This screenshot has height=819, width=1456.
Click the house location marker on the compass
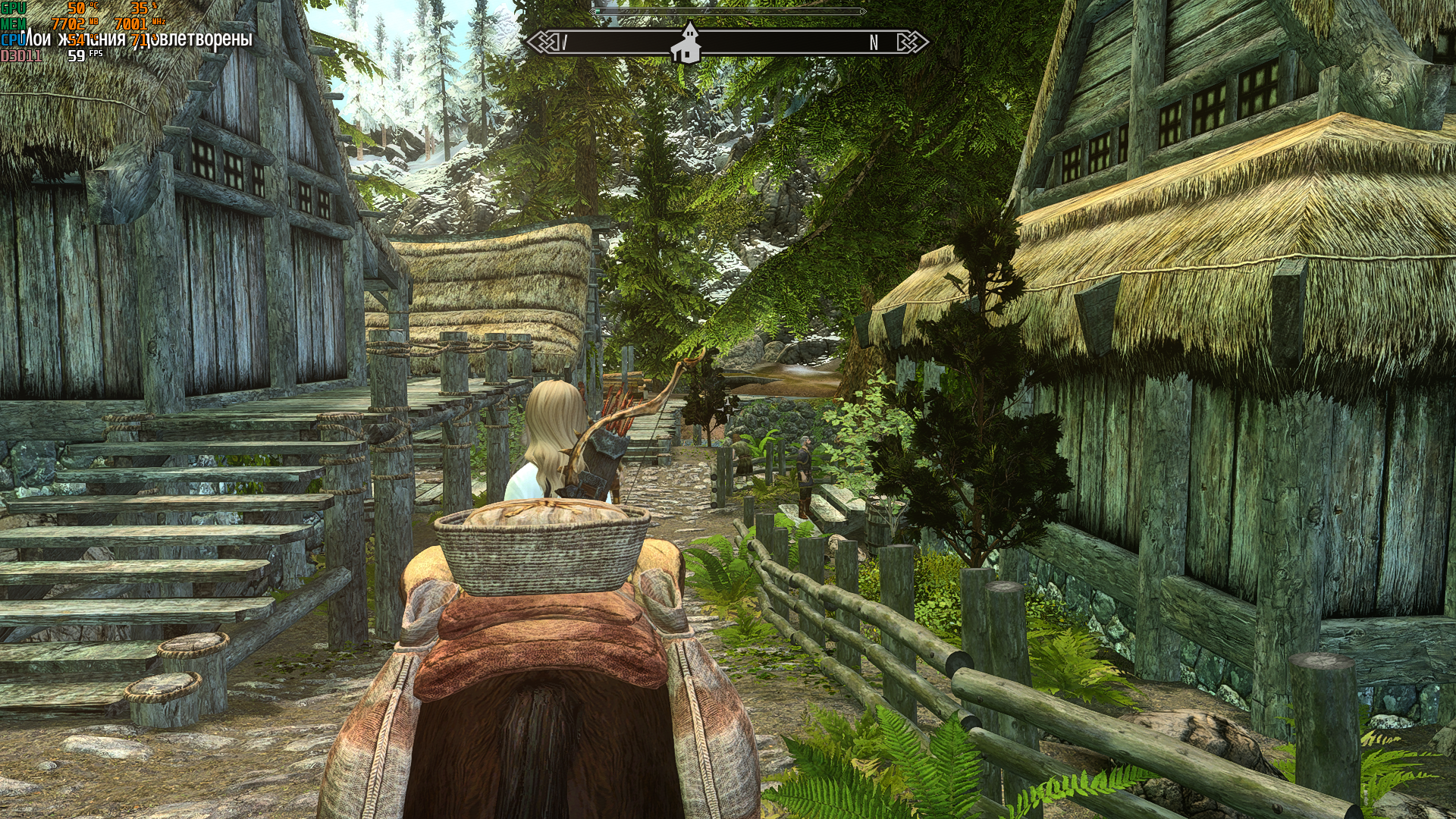tap(686, 44)
